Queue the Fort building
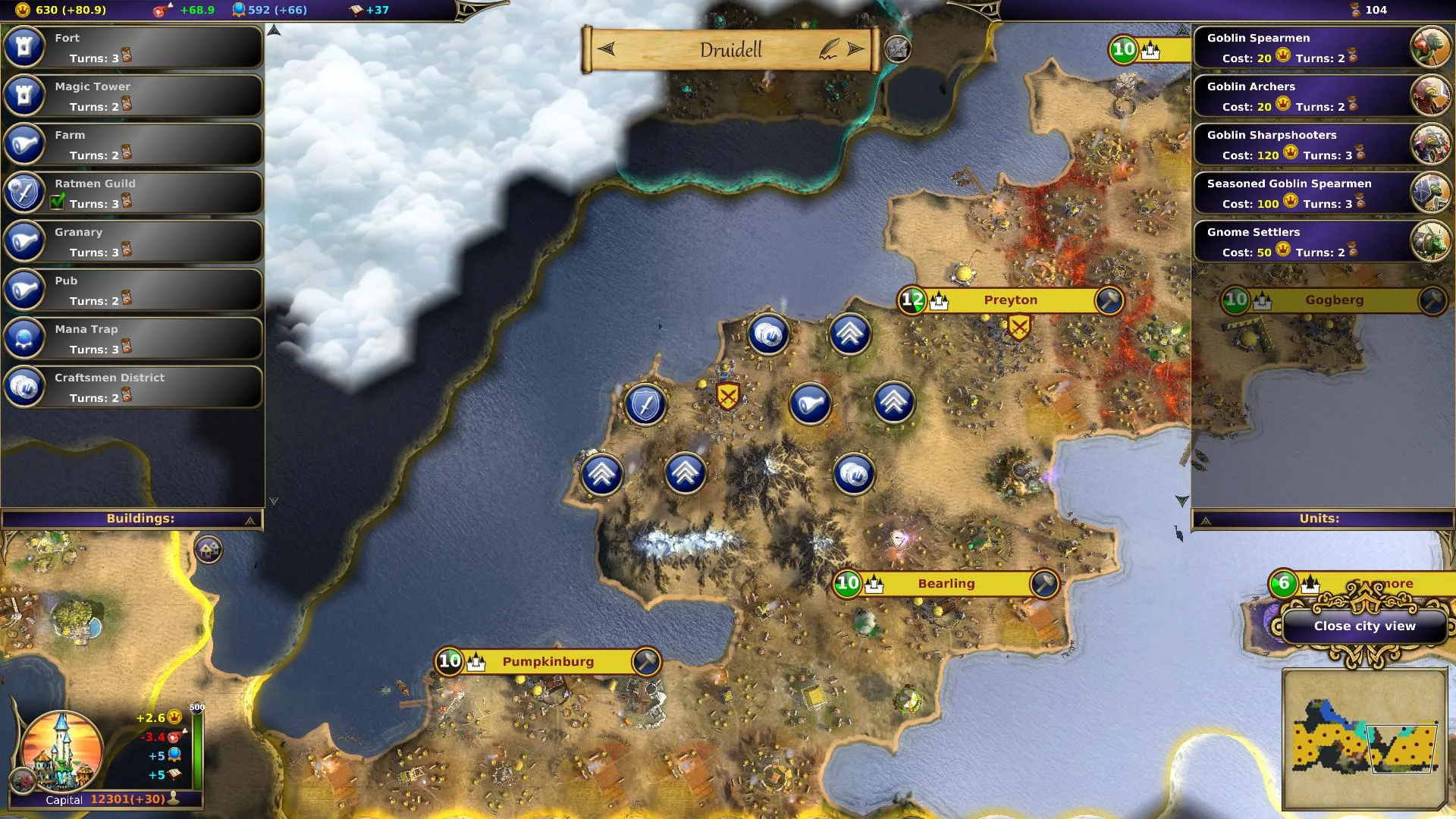 click(133, 47)
